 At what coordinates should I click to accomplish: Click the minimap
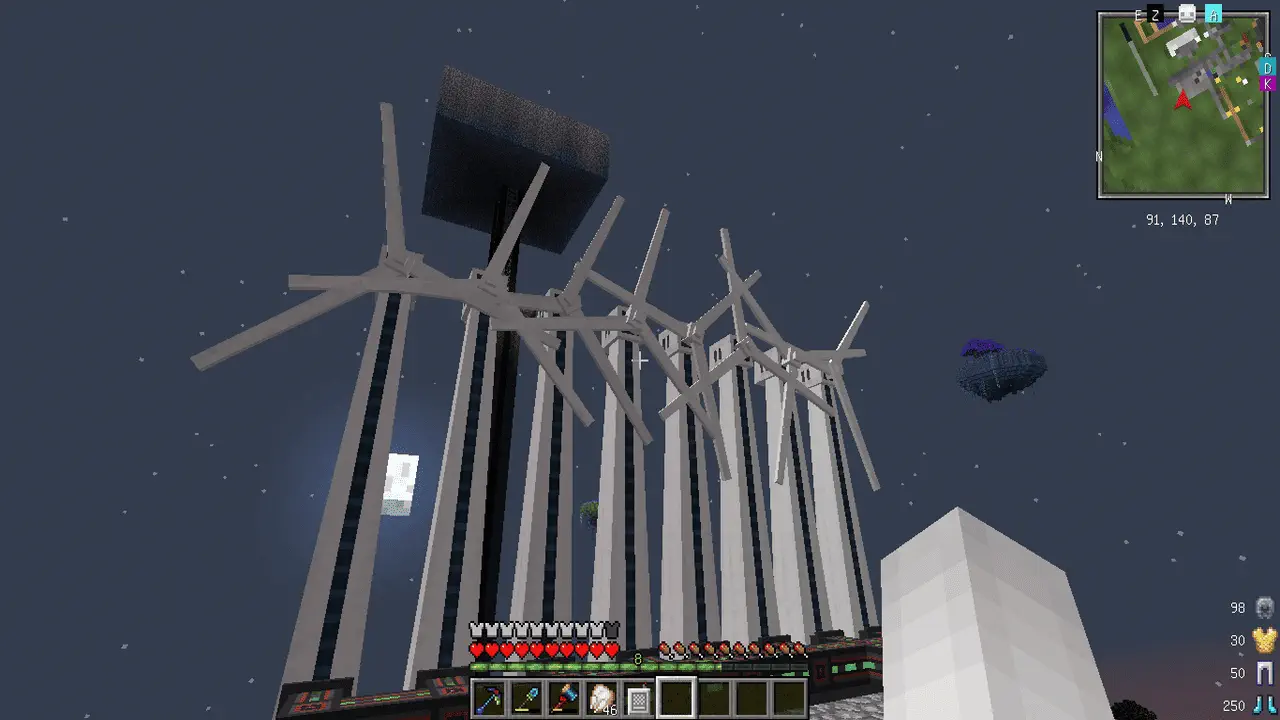(1182, 105)
